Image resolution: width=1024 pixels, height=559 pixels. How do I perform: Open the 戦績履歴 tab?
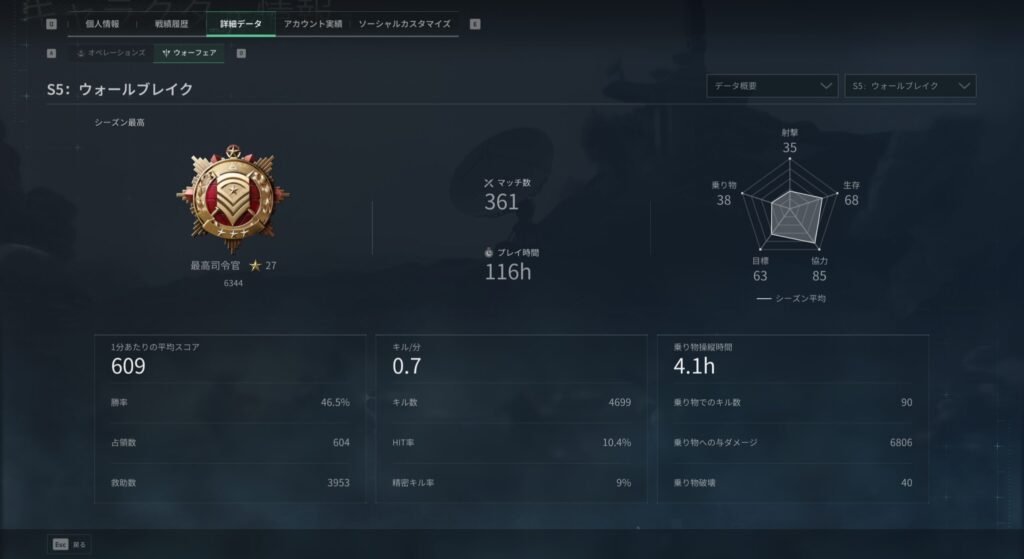(x=171, y=23)
